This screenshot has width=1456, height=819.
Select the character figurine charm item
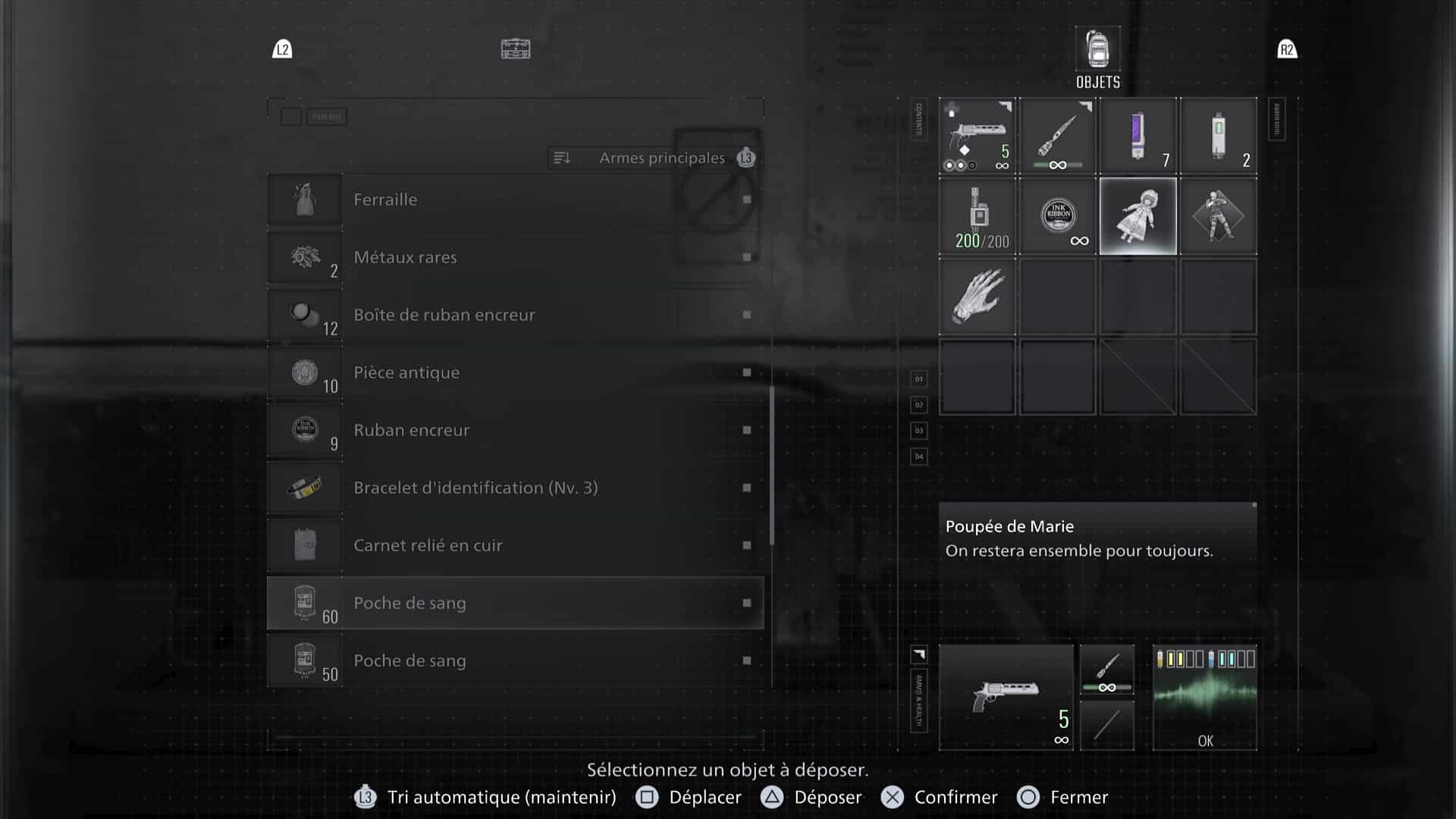1218,215
